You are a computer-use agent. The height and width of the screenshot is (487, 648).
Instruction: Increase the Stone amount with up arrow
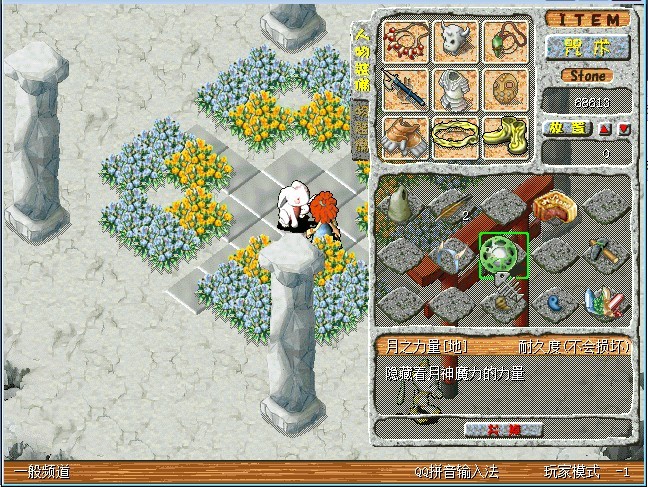tap(606, 129)
